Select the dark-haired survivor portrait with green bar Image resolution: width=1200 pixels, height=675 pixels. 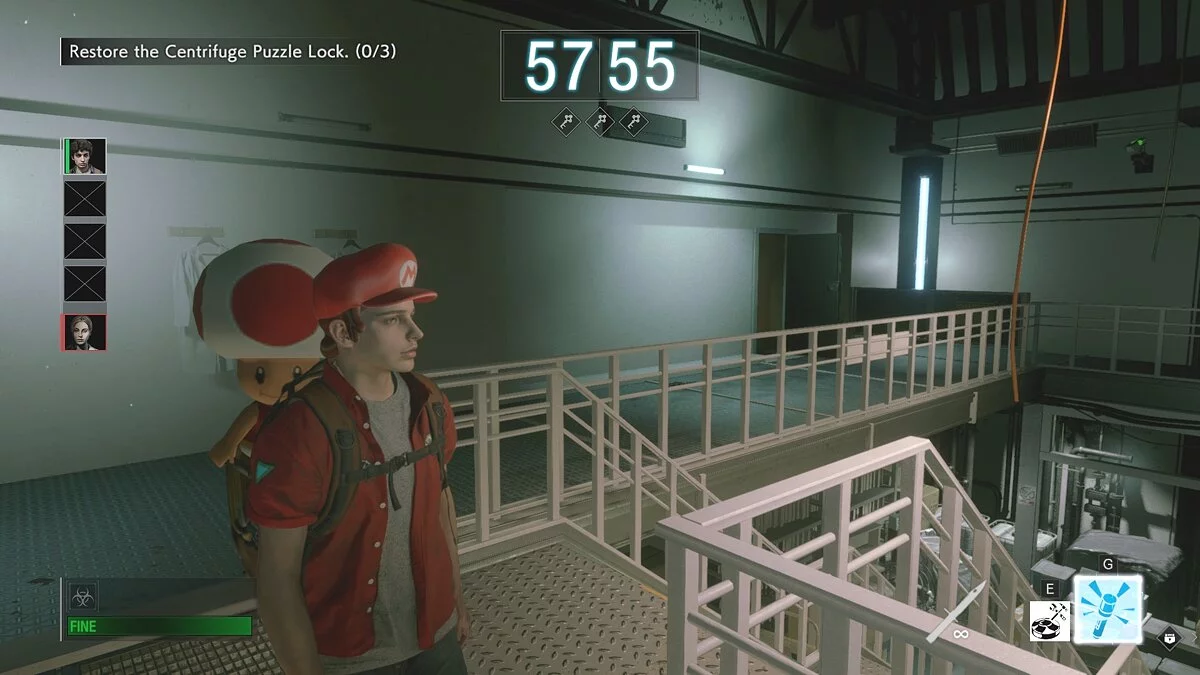(85, 157)
